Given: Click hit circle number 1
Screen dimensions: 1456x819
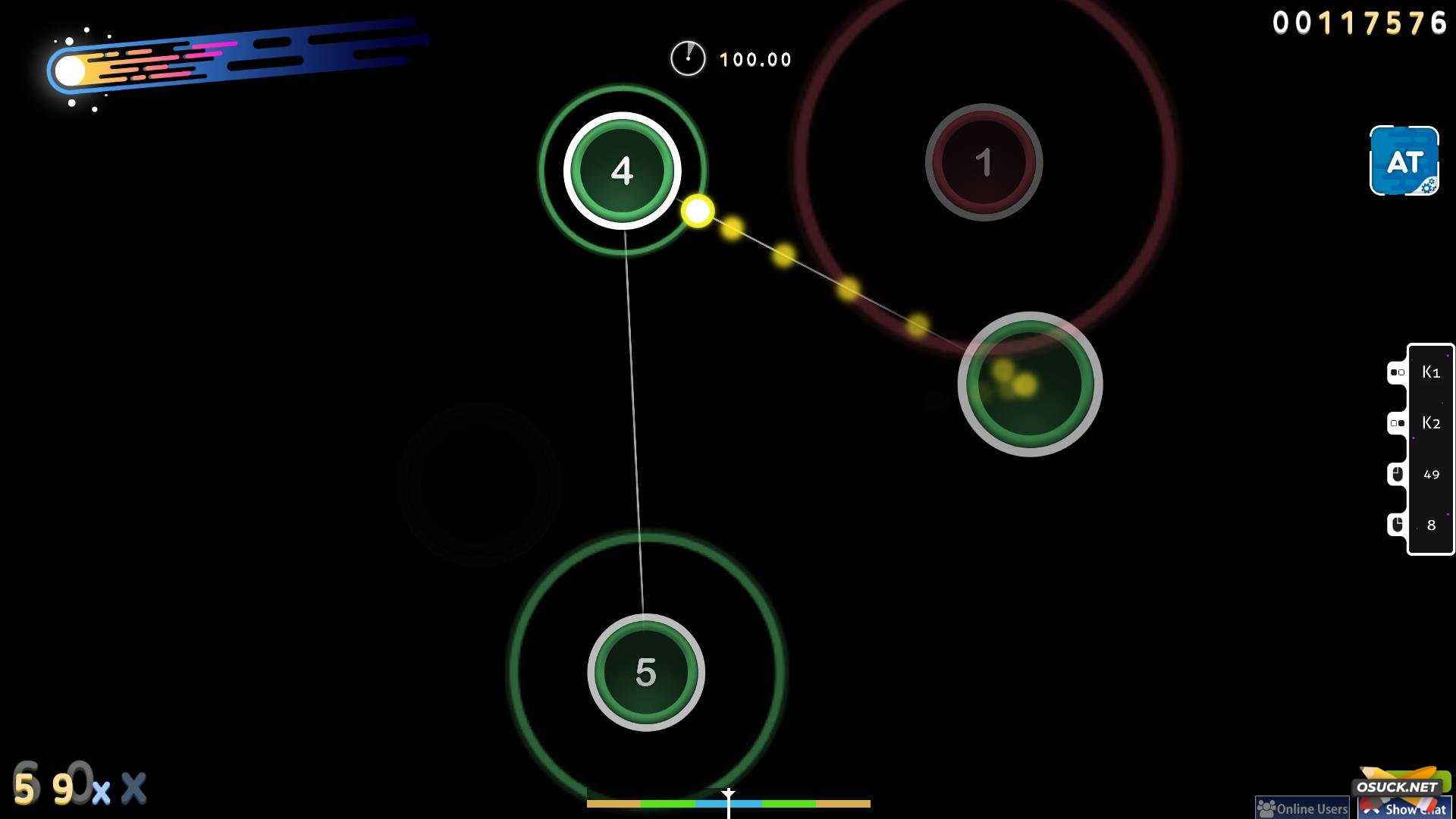Looking at the screenshot, I should pos(985,162).
